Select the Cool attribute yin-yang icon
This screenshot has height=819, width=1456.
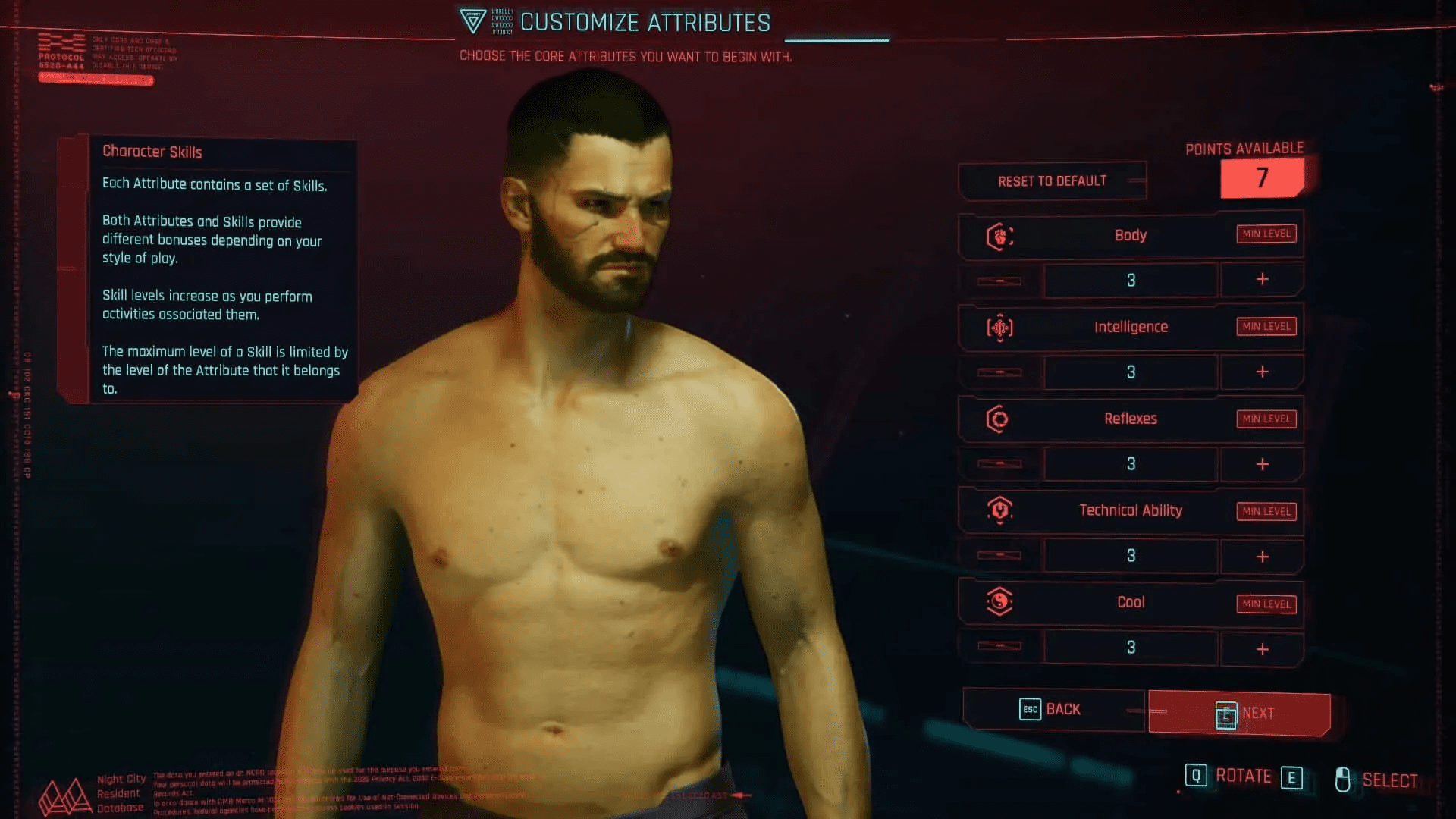[x=999, y=602]
